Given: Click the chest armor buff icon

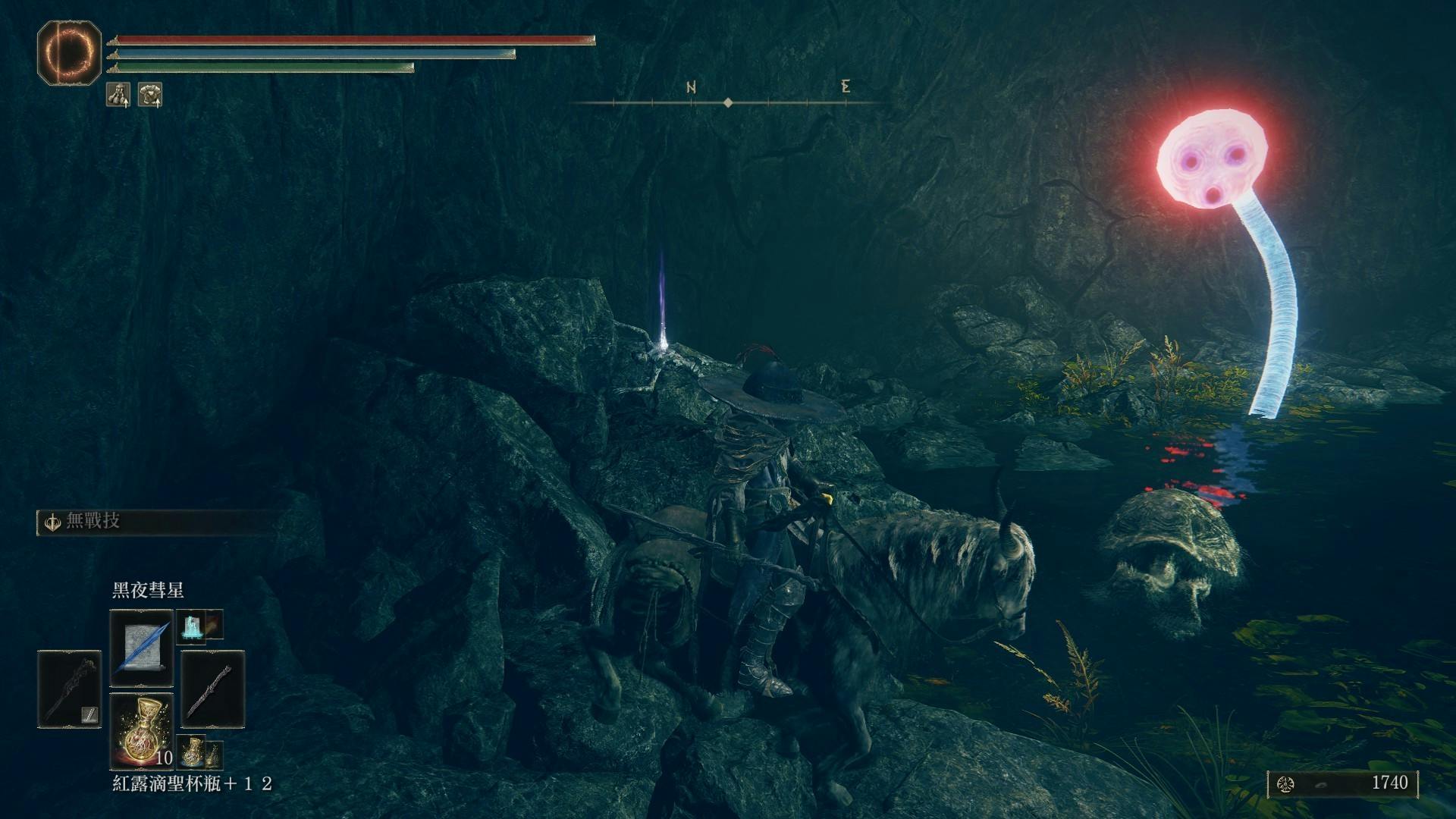Looking at the screenshot, I should 150,95.
